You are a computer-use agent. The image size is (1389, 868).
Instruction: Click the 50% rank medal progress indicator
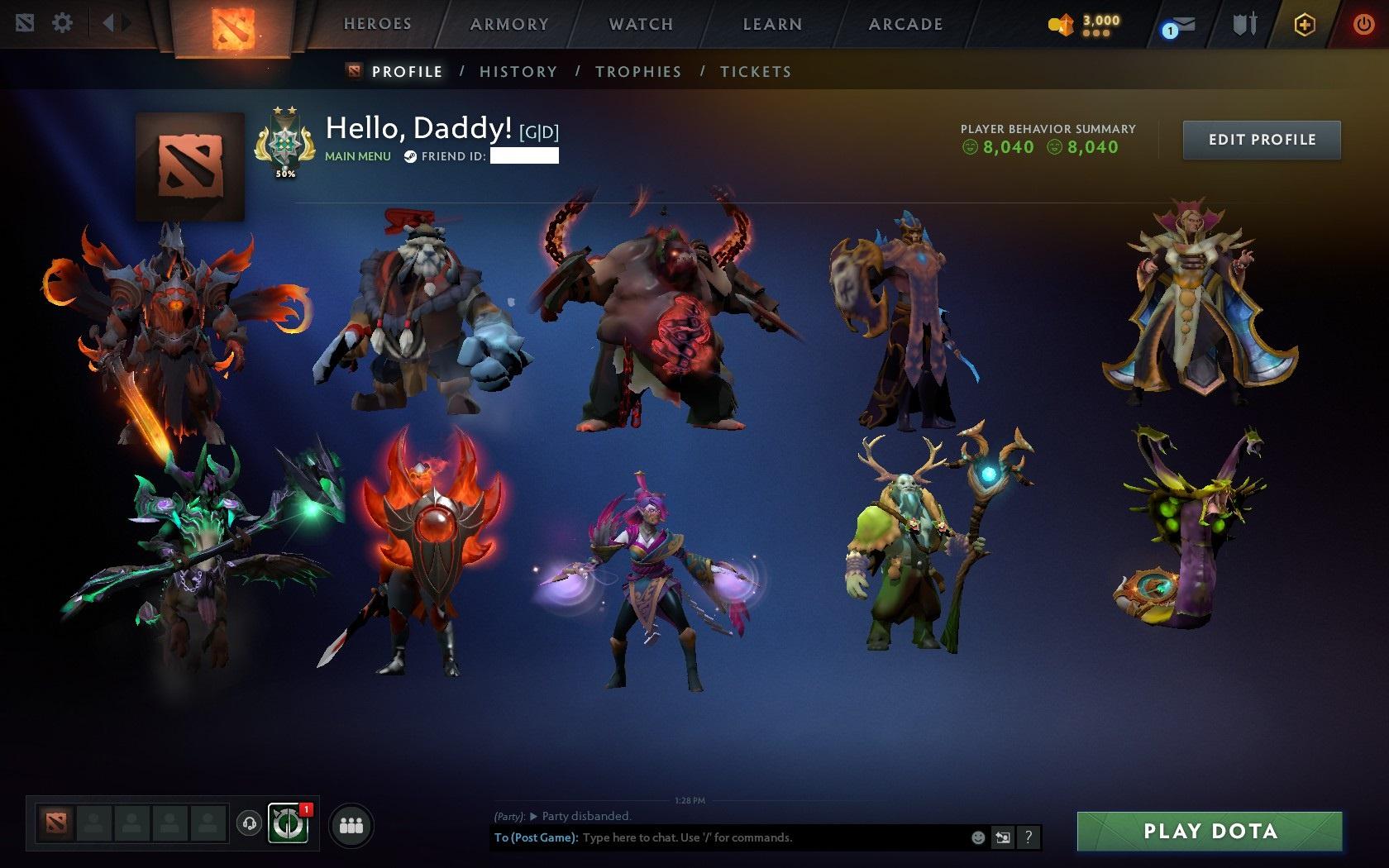(284, 174)
